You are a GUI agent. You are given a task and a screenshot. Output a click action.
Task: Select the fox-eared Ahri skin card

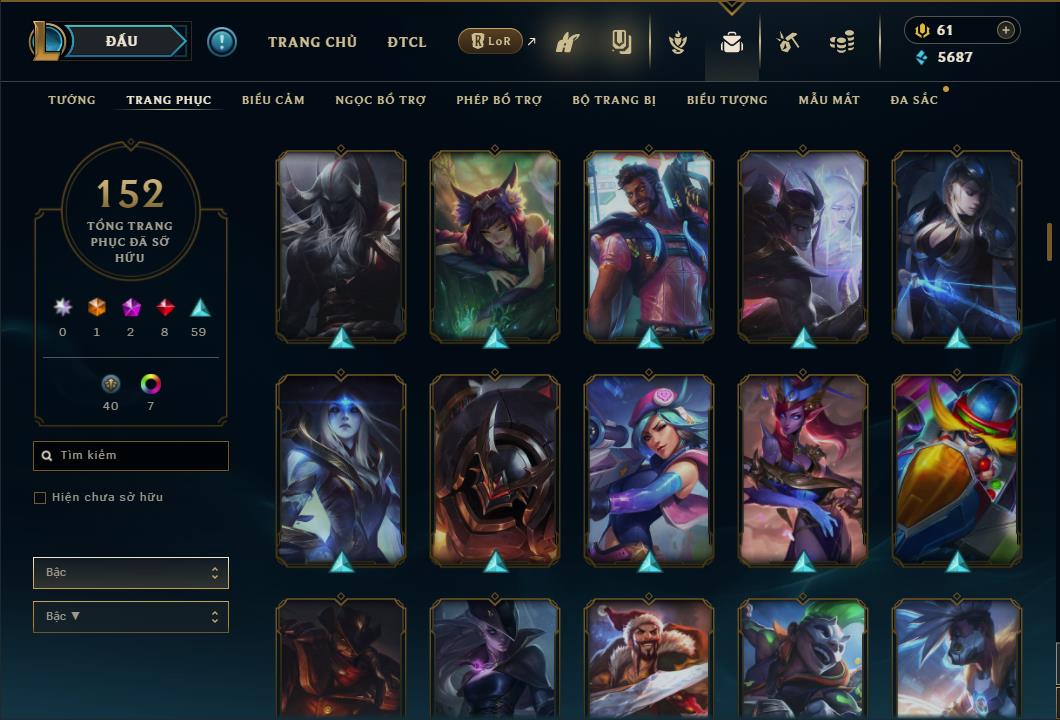pyautogui.click(x=495, y=245)
